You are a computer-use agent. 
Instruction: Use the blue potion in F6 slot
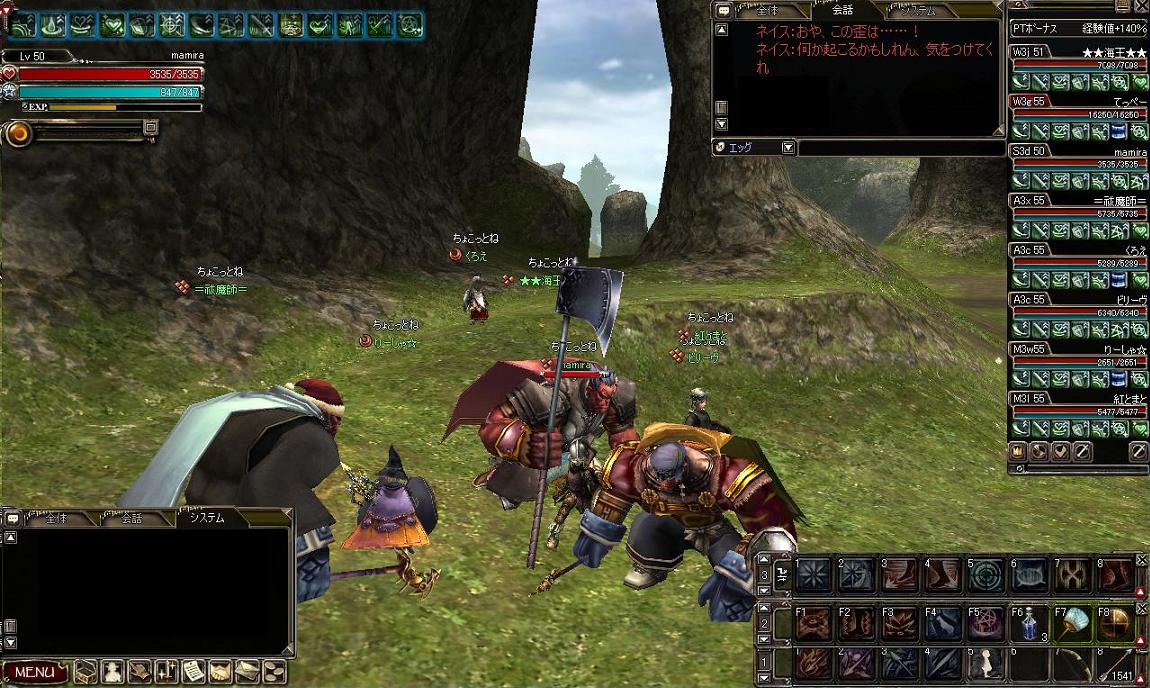point(1028,624)
